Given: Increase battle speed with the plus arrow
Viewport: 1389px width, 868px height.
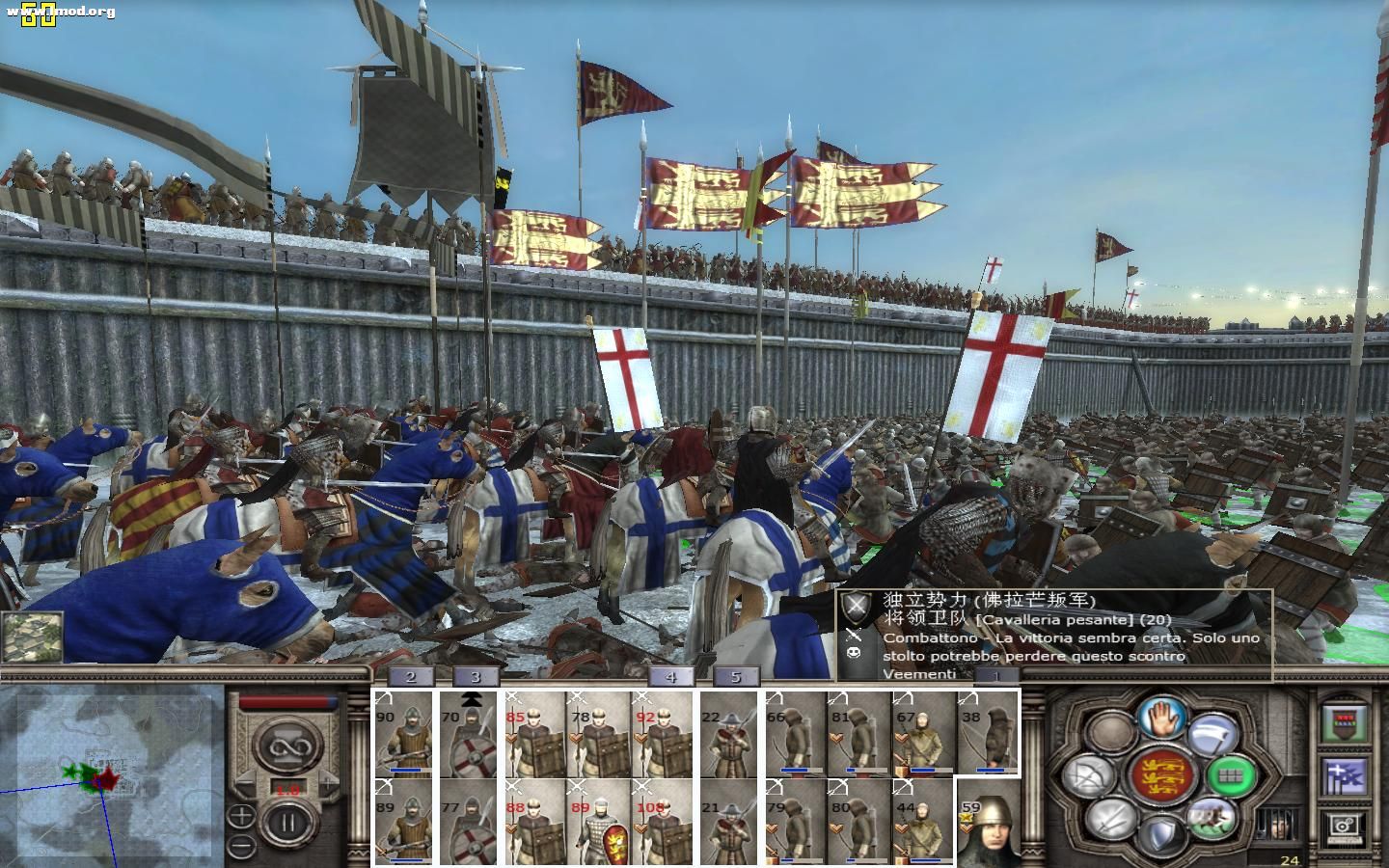Looking at the screenshot, I should pyautogui.click(x=328, y=782).
